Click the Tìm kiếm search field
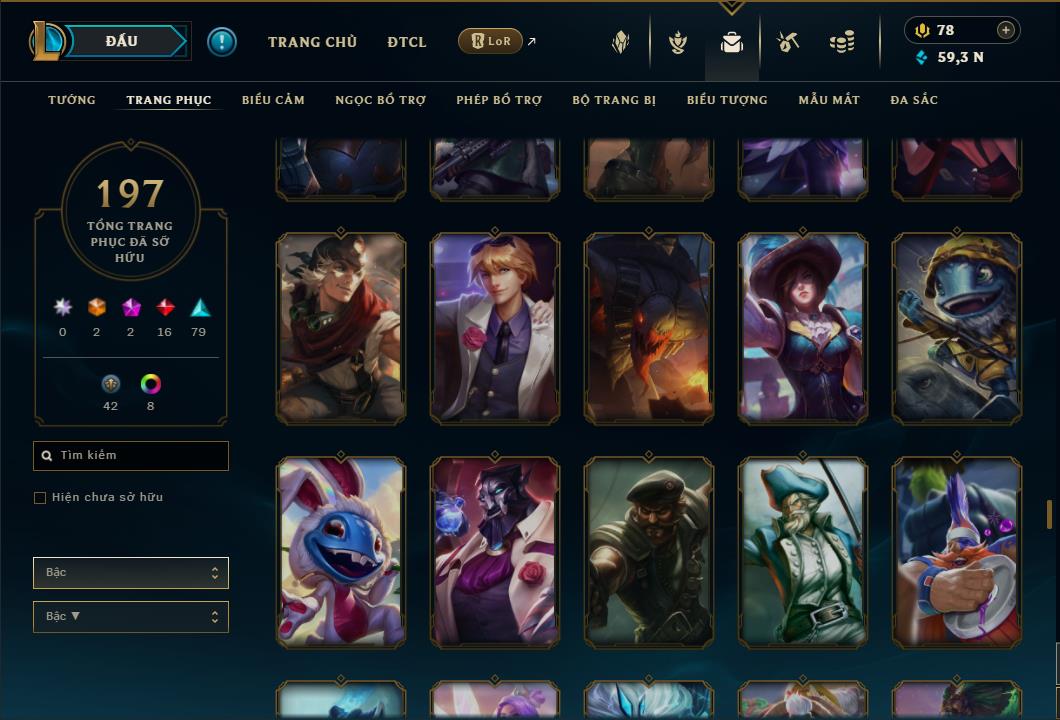Viewport: 1060px width, 720px height. (131, 456)
